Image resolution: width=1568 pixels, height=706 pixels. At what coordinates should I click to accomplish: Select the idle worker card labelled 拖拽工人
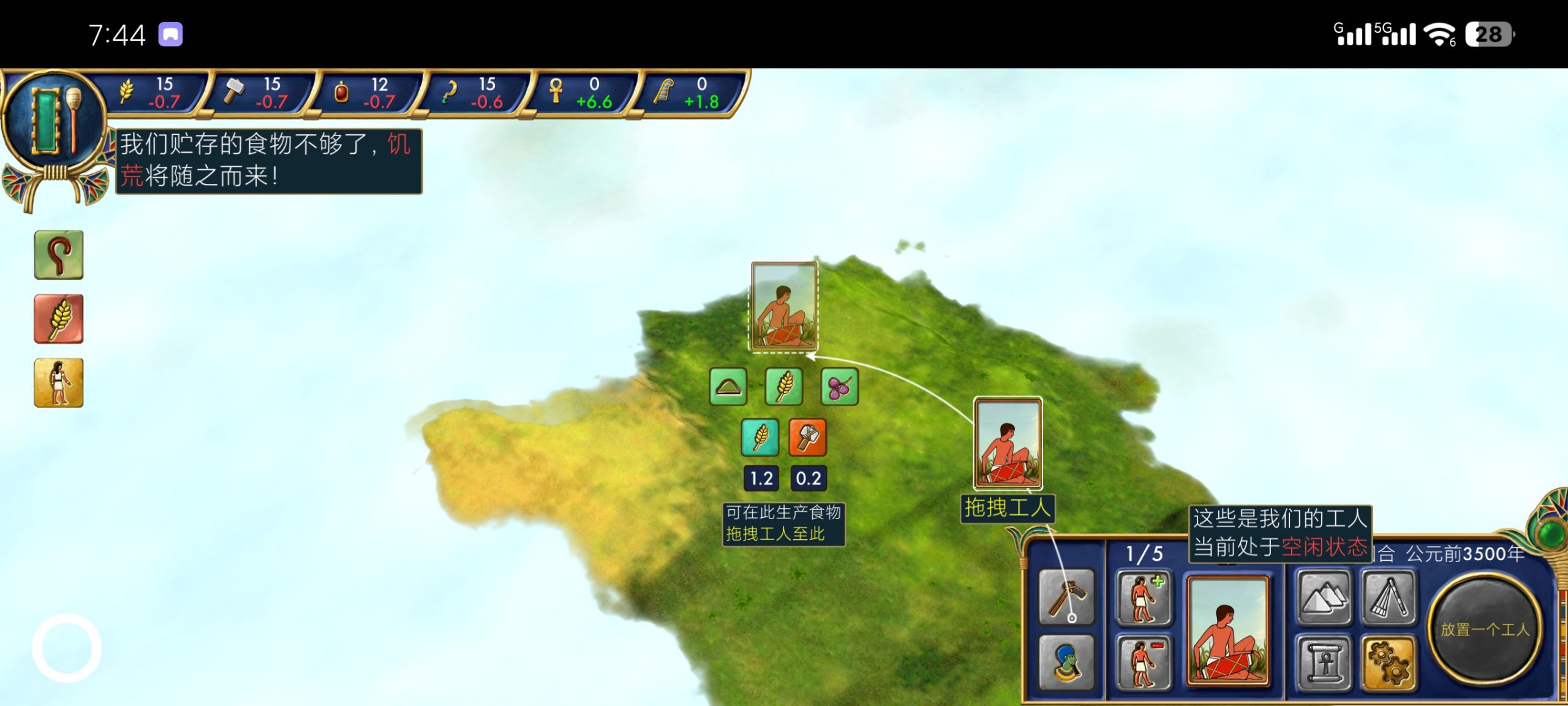pos(1008,442)
